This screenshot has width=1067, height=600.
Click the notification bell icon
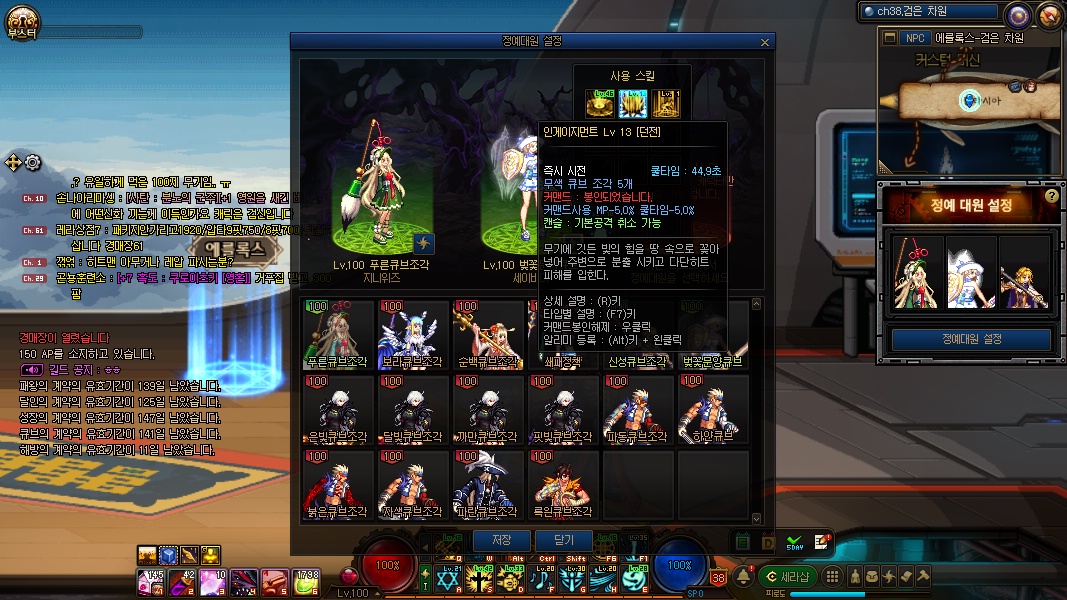[743, 576]
